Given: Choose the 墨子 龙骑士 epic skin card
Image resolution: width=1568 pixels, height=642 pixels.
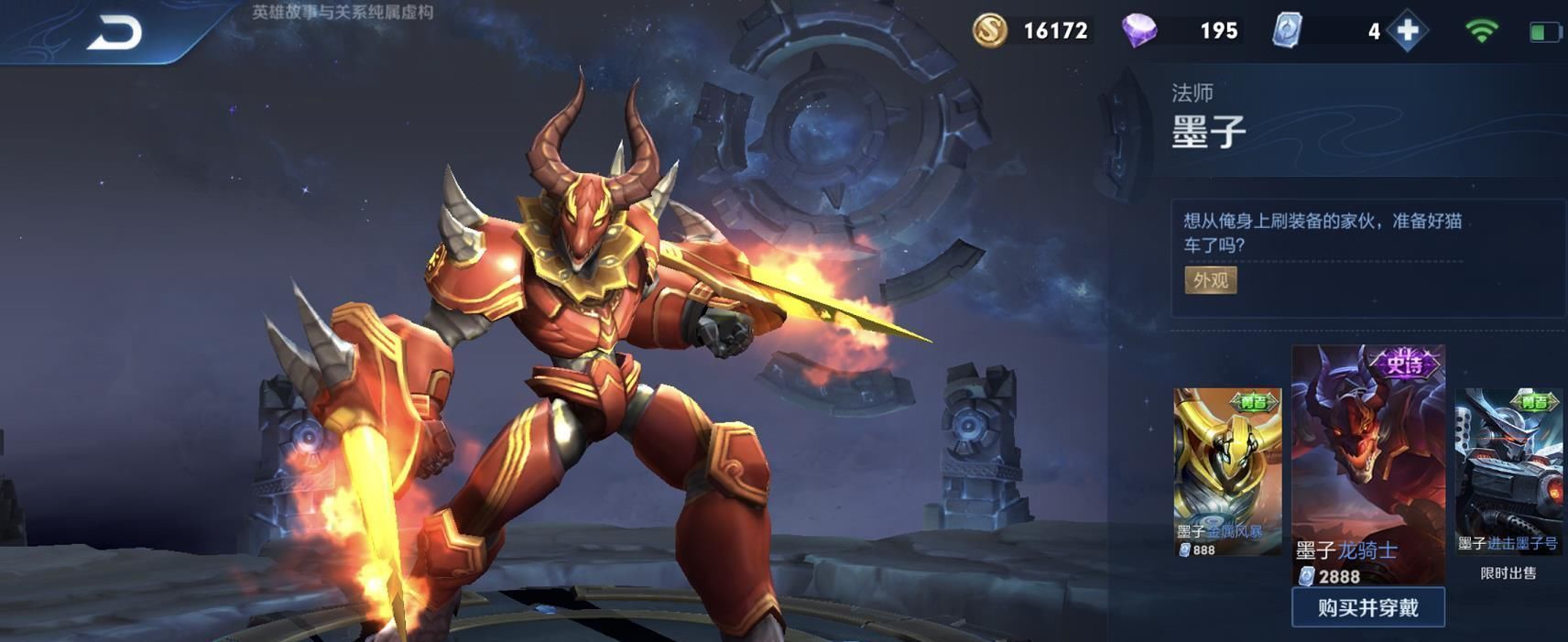Looking at the screenshot, I should 1367,462.
